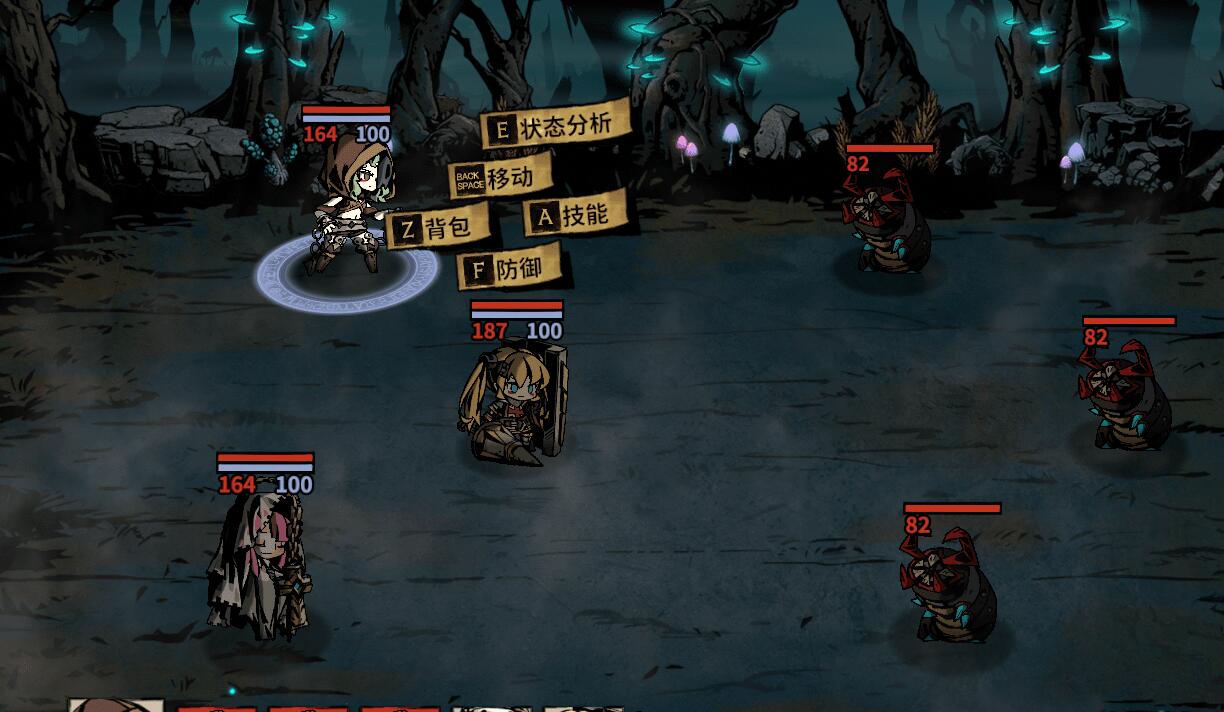Screen dimensions: 1224x712
Task: Open the 背包 backpack
Action: 438,229
